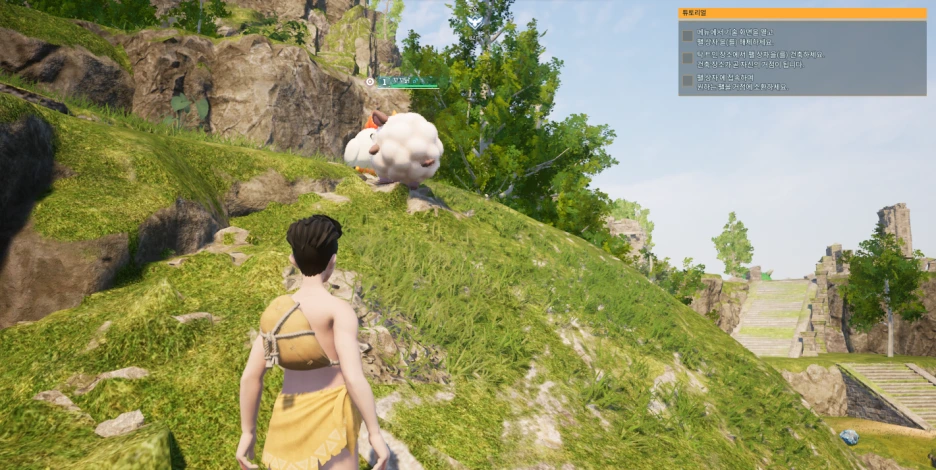Click the orange tutorial panel header
The width and height of the screenshot is (936, 470).
(x=802, y=14)
